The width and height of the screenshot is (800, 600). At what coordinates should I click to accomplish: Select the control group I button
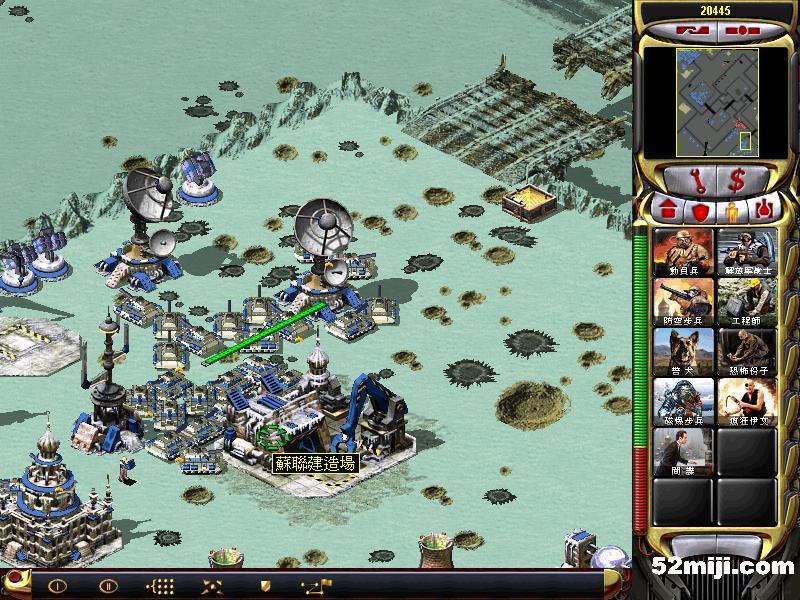(x=57, y=586)
